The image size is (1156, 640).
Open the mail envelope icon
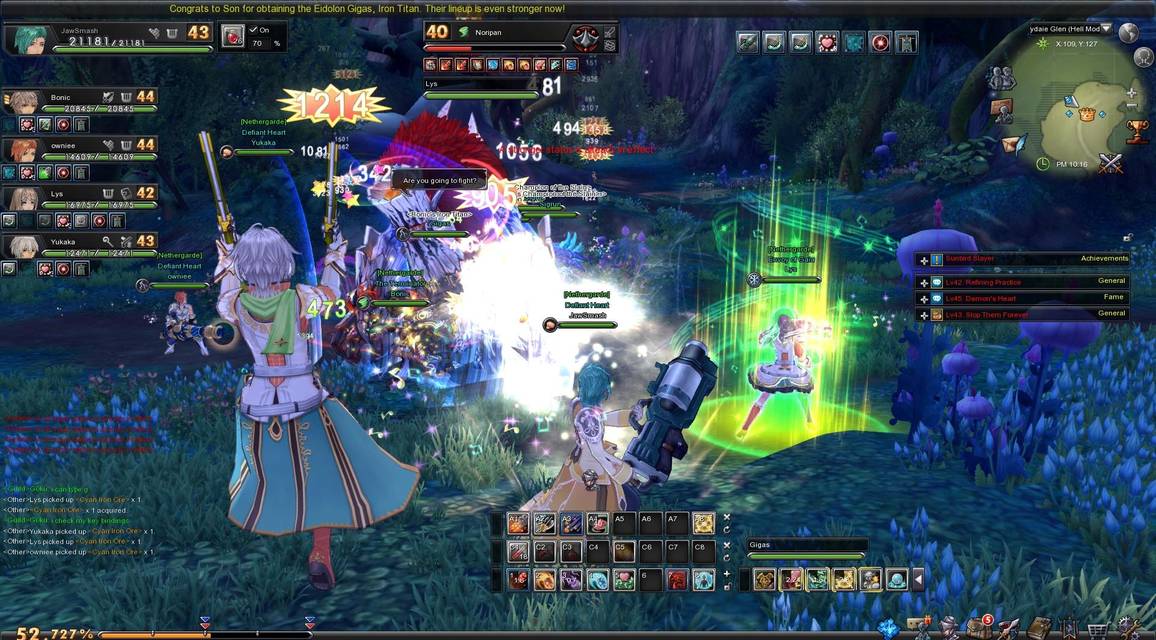pyautogui.click(x=1014, y=144)
